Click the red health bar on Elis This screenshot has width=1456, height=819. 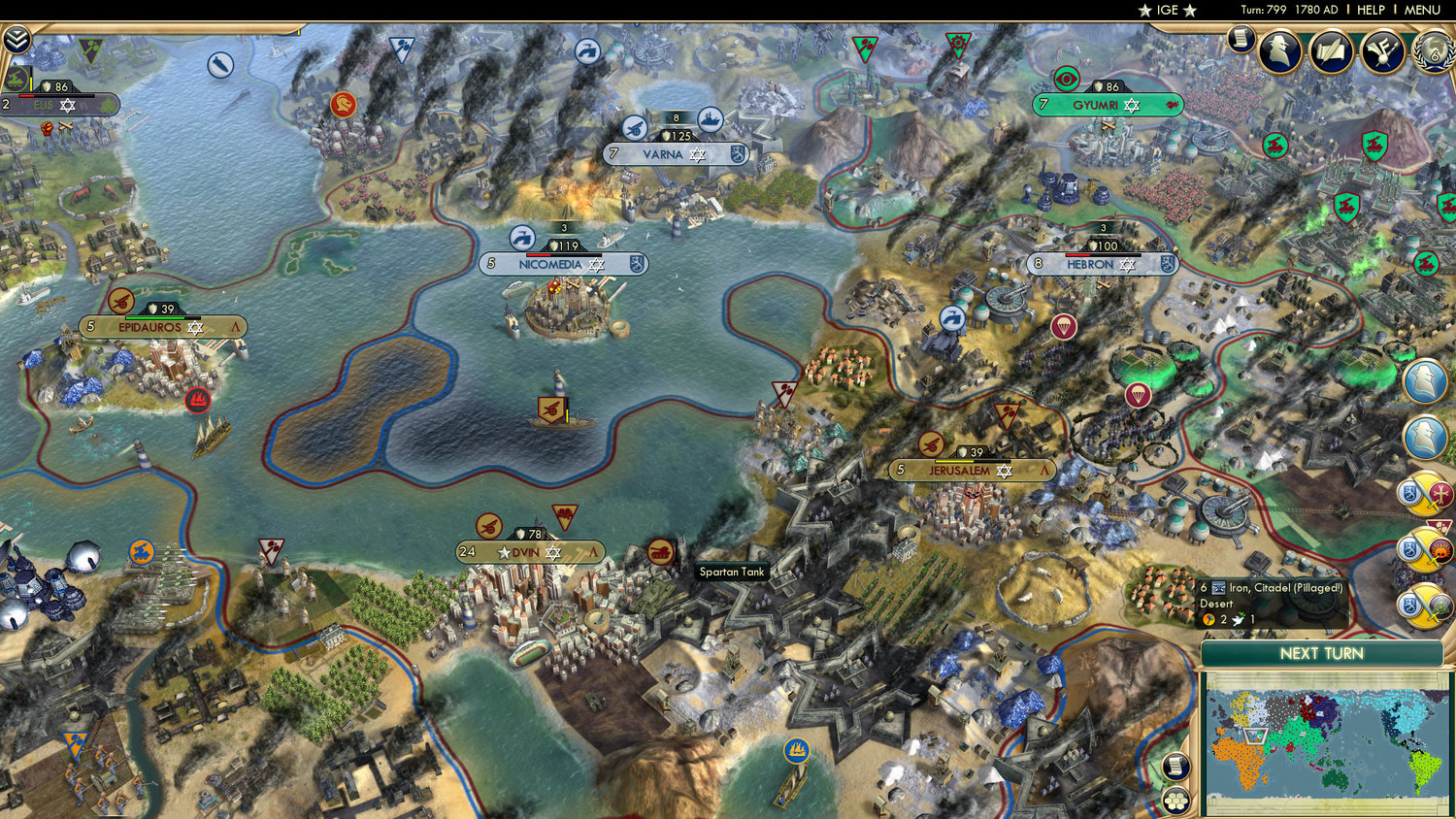pos(27,96)
